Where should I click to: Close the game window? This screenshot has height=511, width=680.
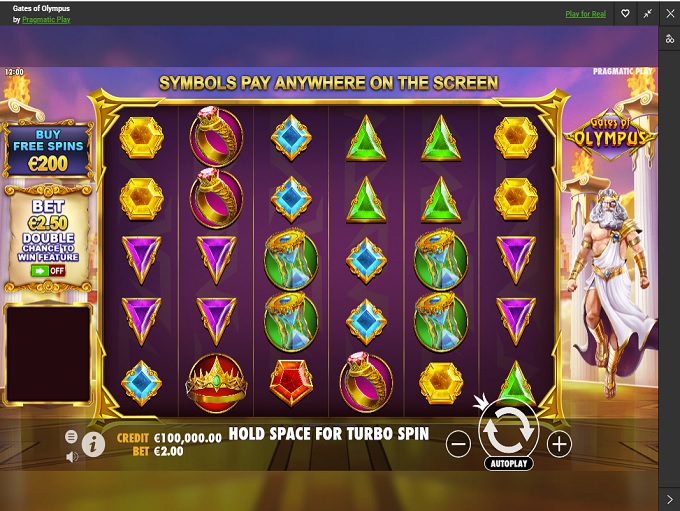coord(670,14)
